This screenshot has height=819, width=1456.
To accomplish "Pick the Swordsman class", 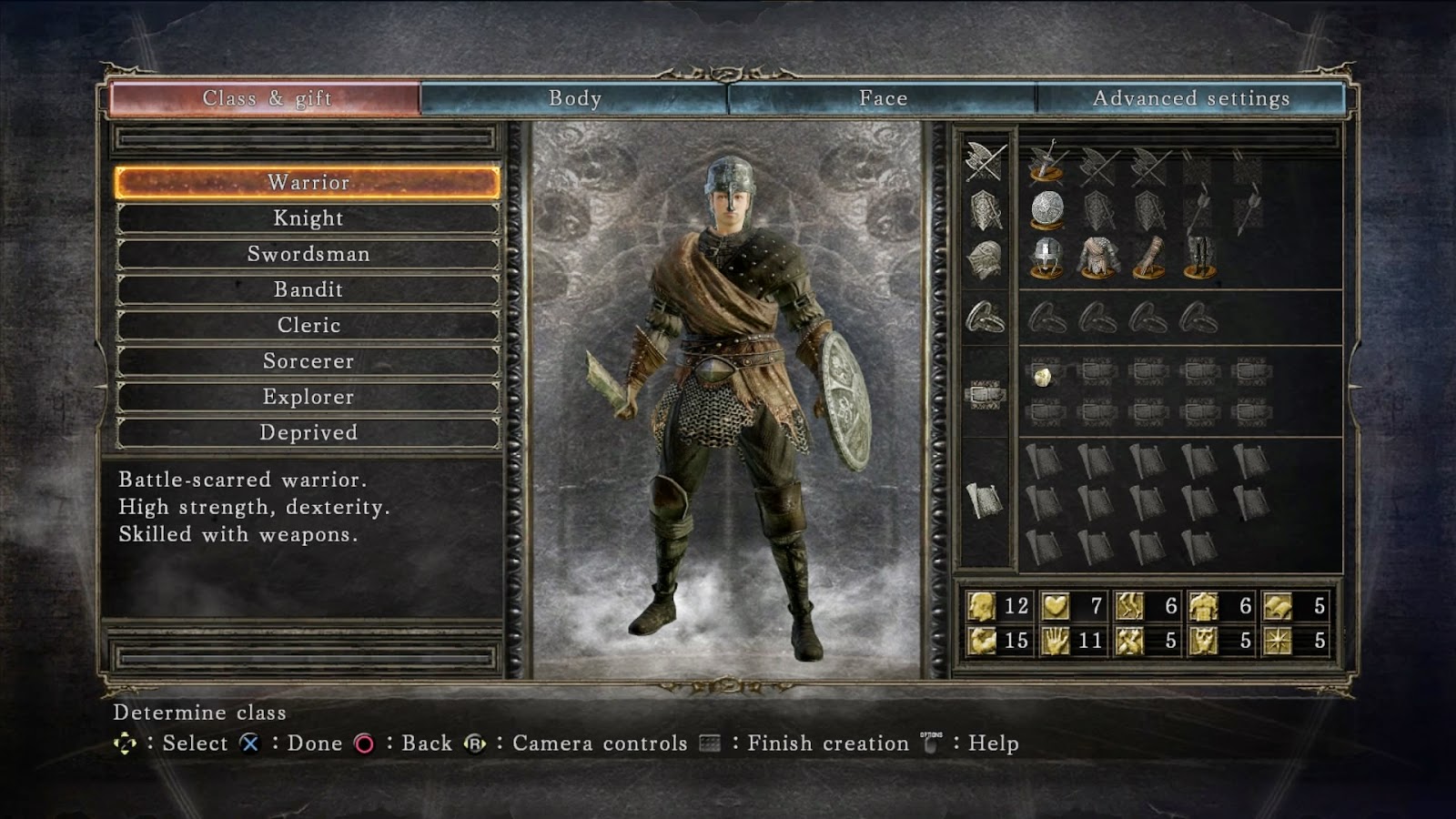I will (308, 254).
